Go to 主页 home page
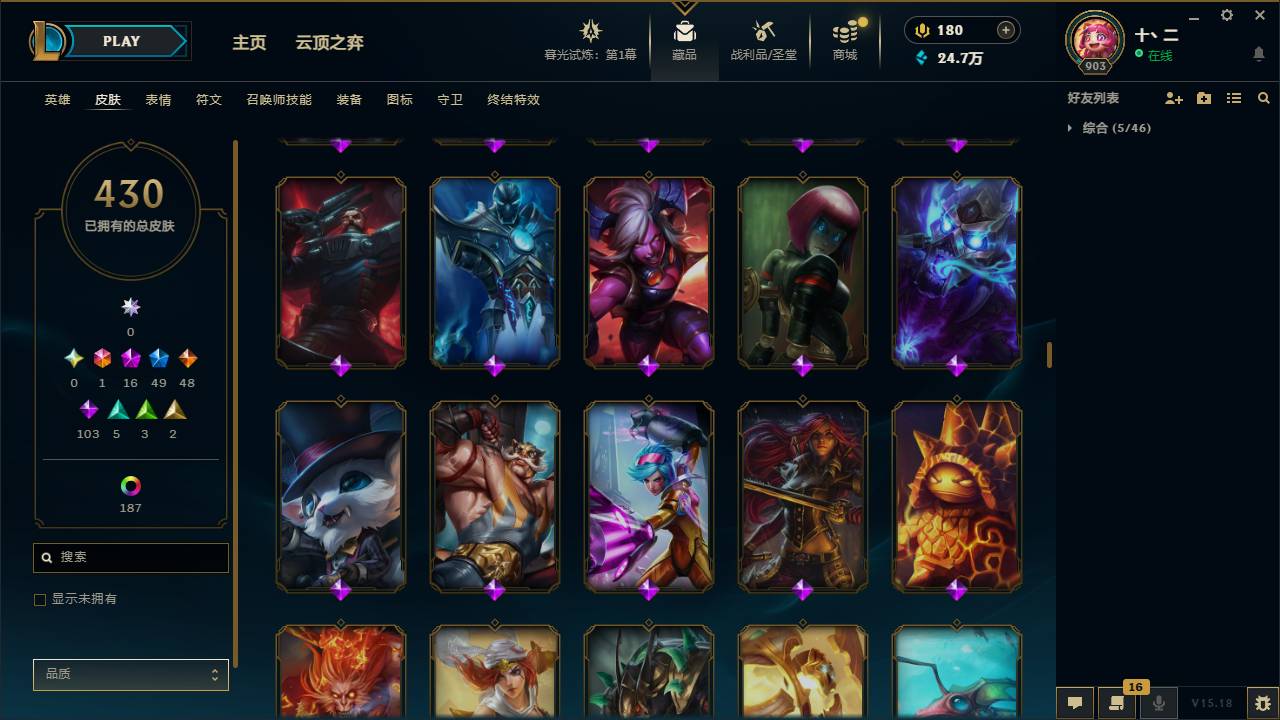This screenshot has width=1280, height=720. (248, 43)
